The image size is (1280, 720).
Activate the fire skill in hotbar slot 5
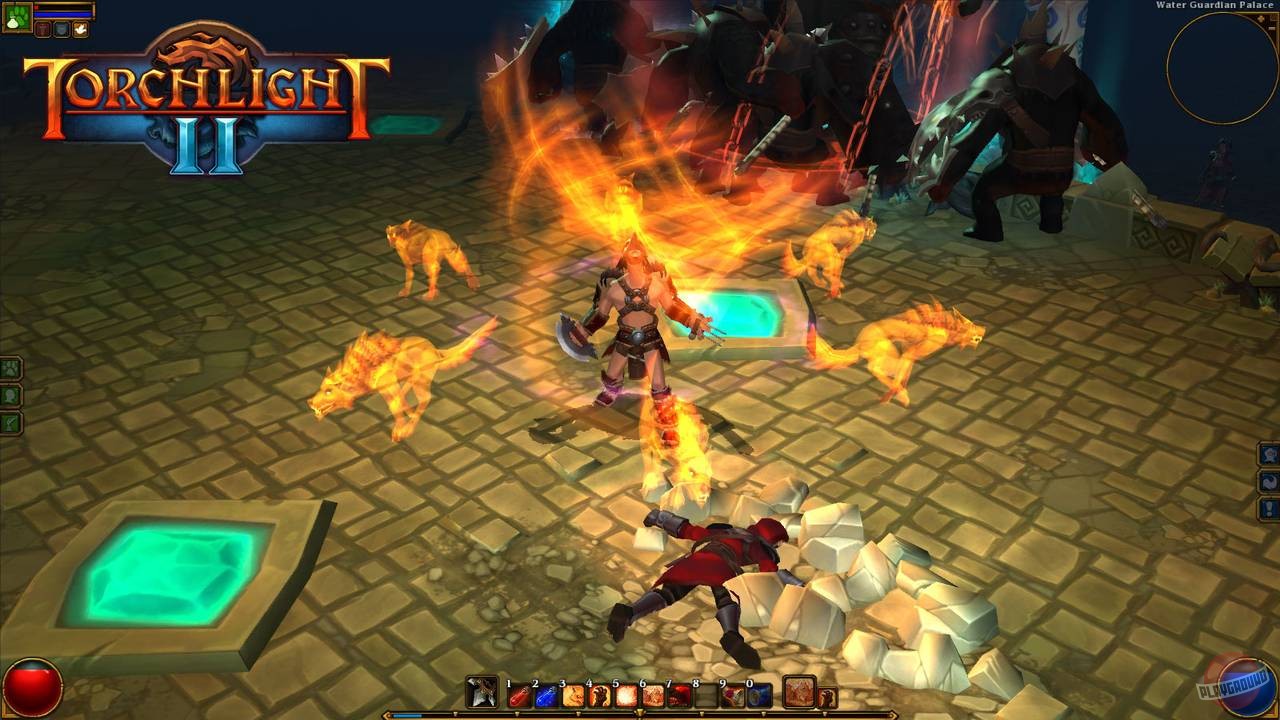point(624,694)
